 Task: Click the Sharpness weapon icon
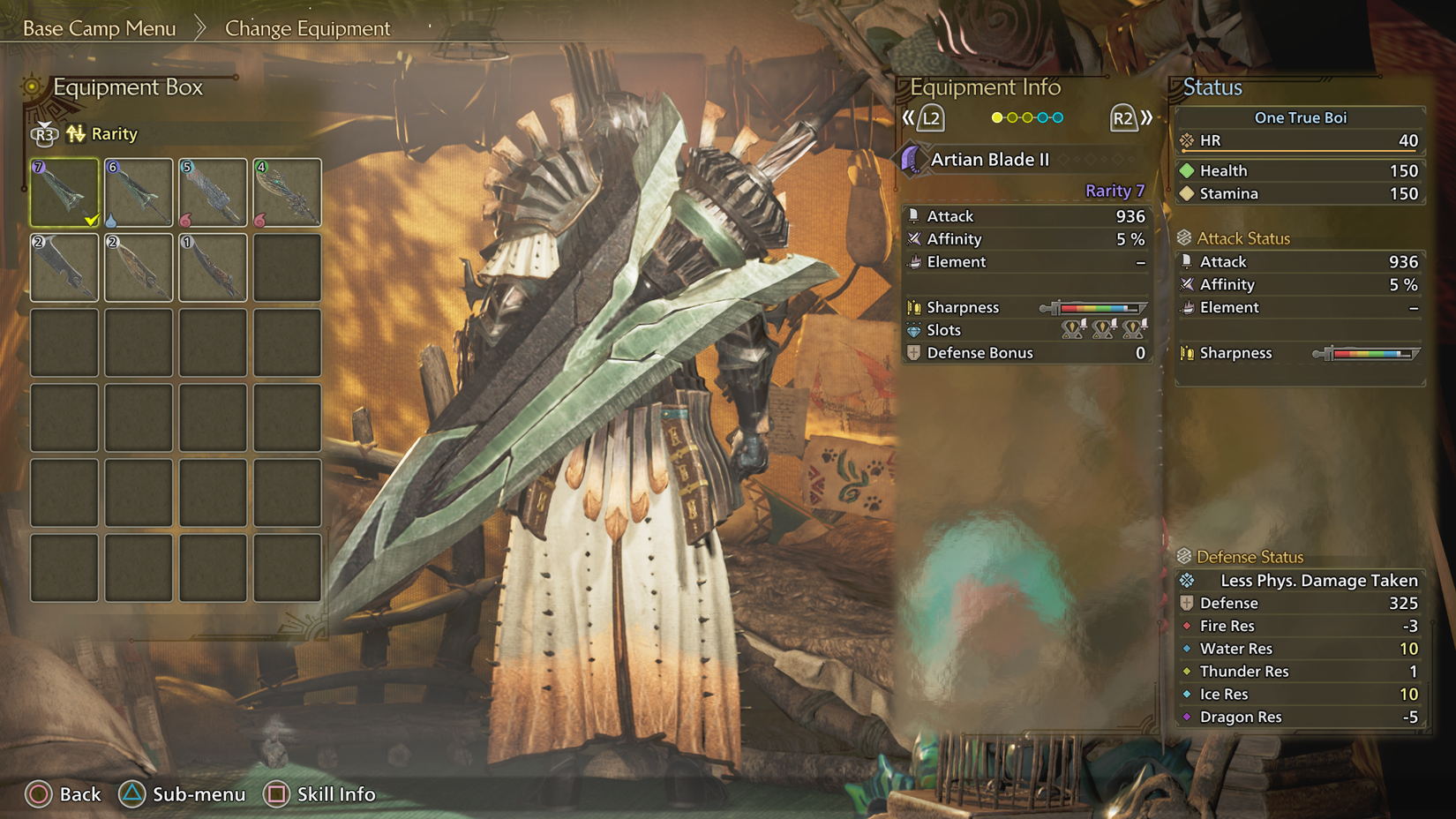[915, 307]
